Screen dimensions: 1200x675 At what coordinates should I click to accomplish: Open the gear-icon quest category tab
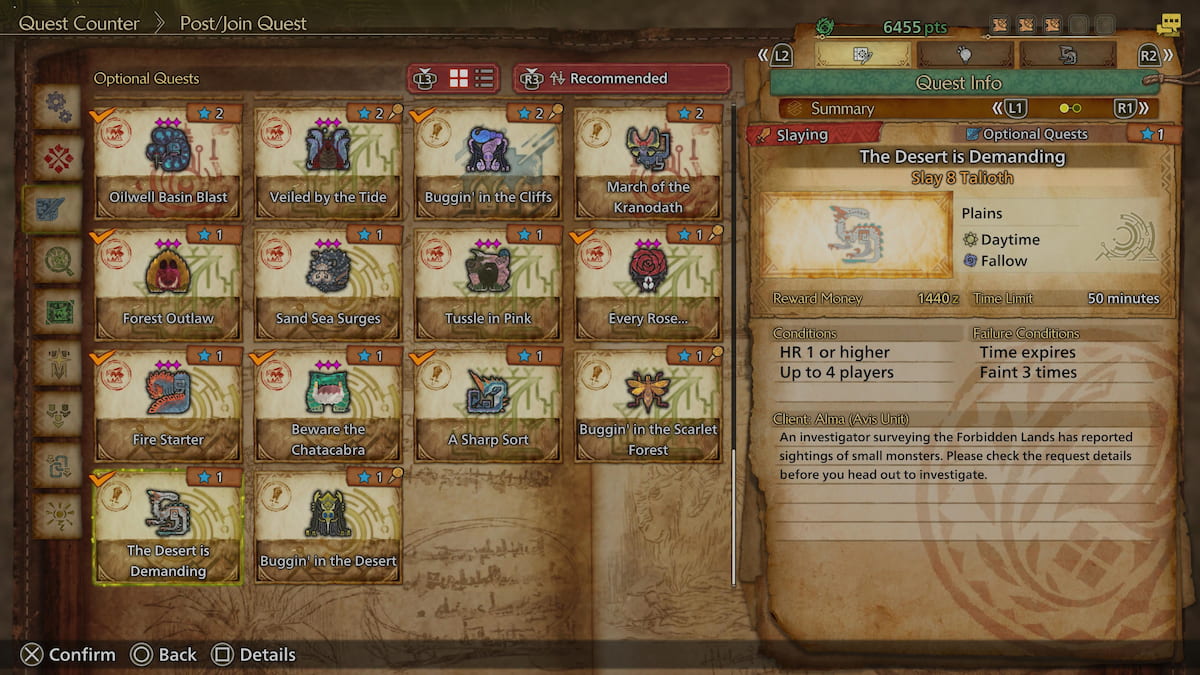pyautogui.click(x=58, y=107)
